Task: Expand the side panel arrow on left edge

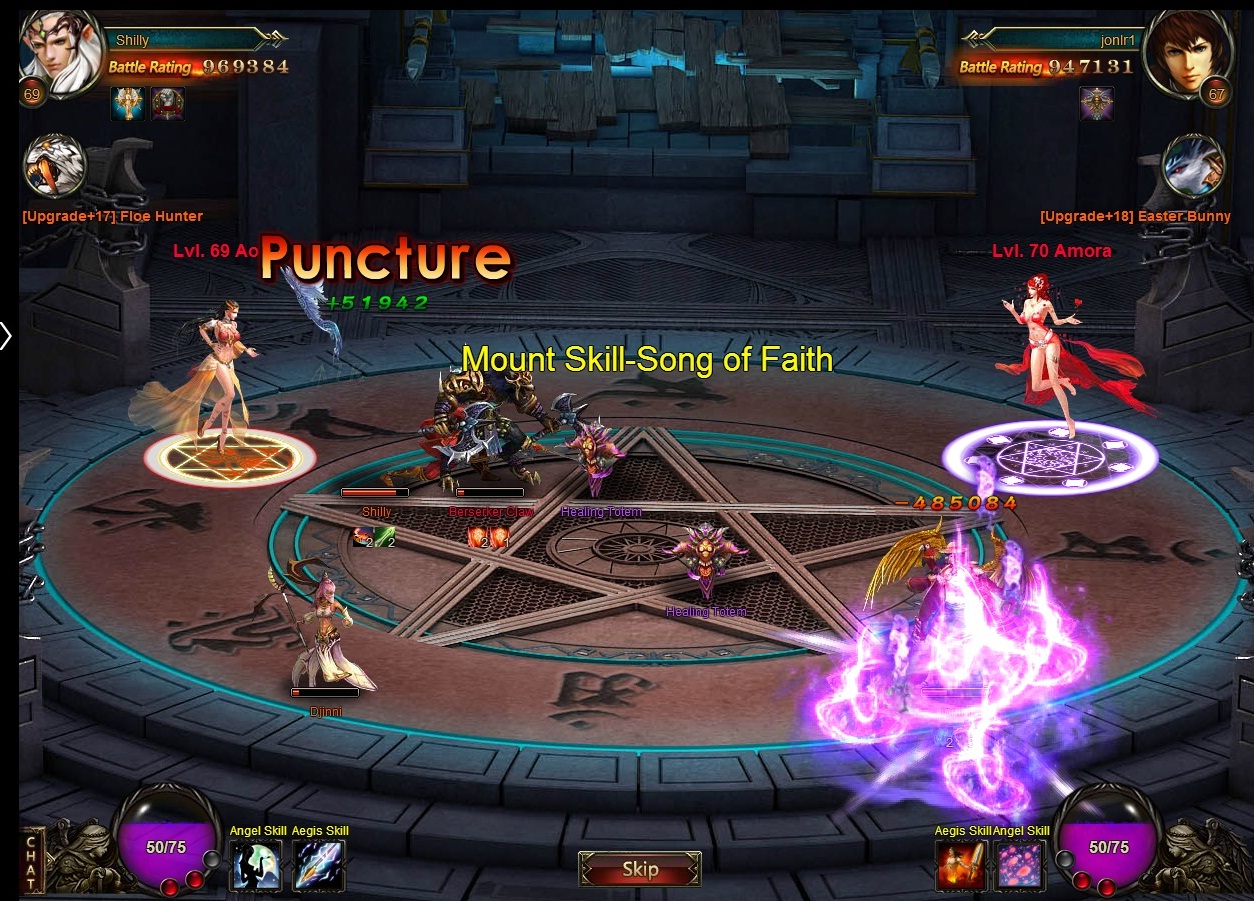Action: 6,336
